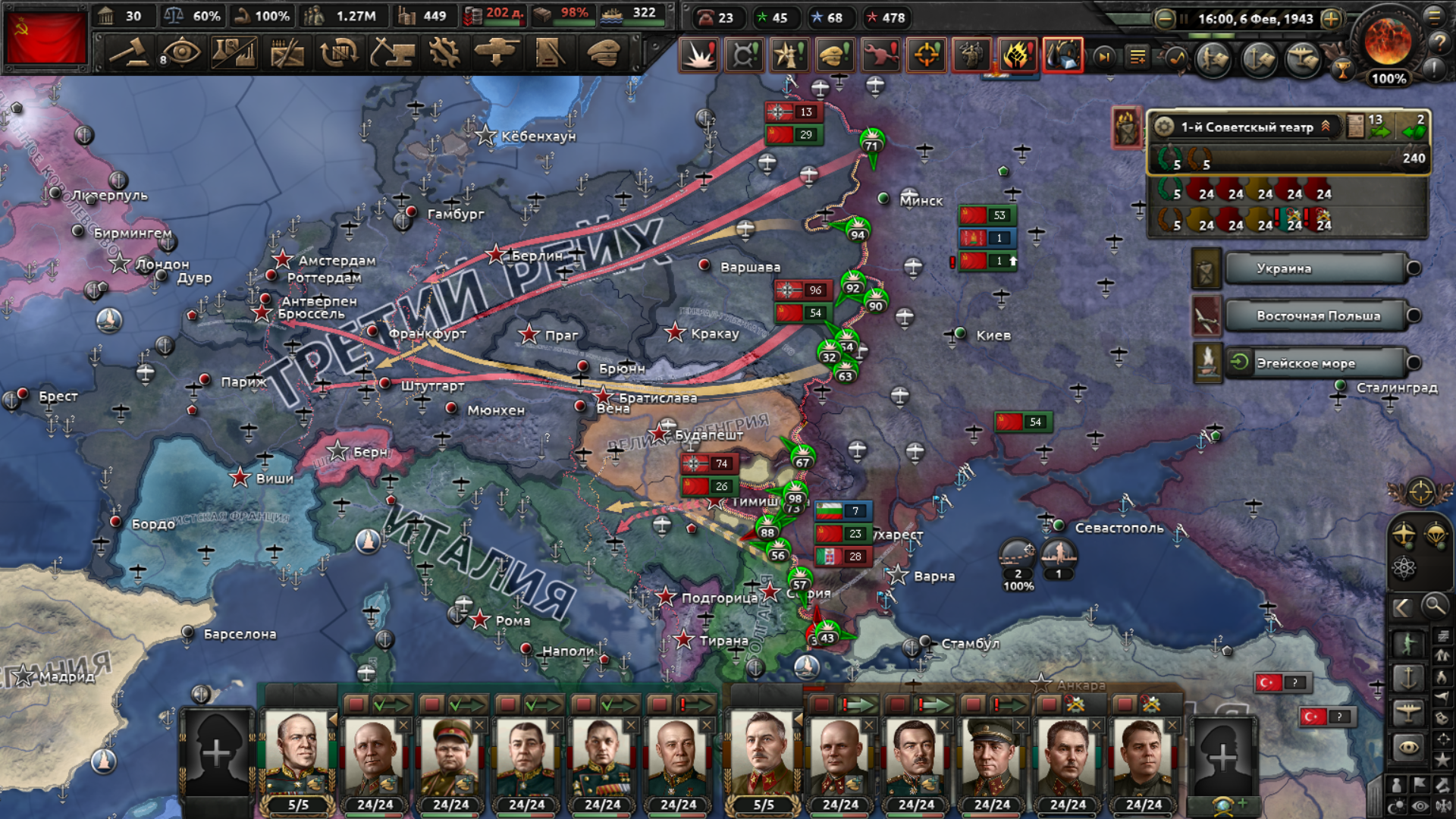Open the nuclear atom icon panel
Screen dimensions: 1456x819
1404,567
